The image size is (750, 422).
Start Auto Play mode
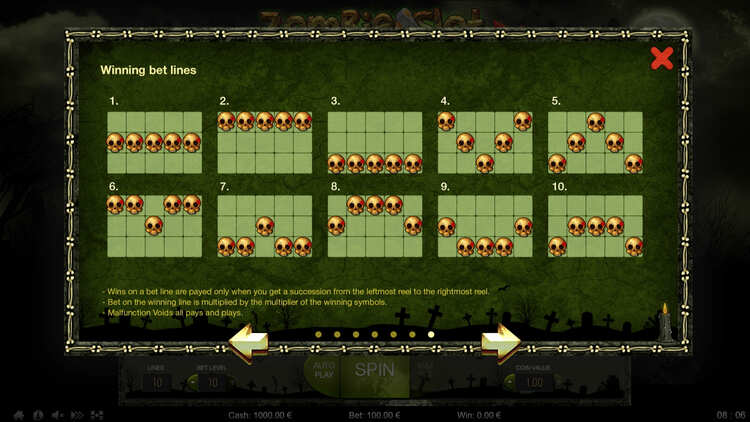(x=321, y=372)
